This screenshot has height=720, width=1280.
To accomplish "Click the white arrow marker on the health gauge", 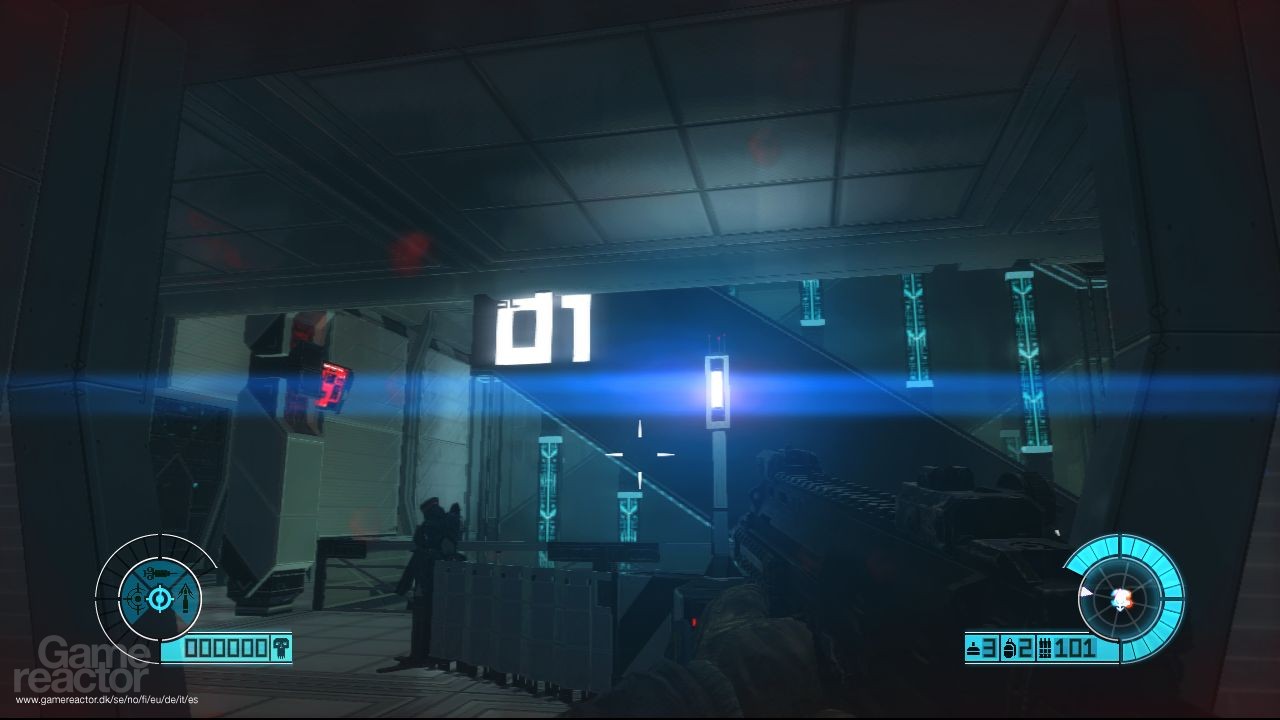I will tap(1087, 591).
